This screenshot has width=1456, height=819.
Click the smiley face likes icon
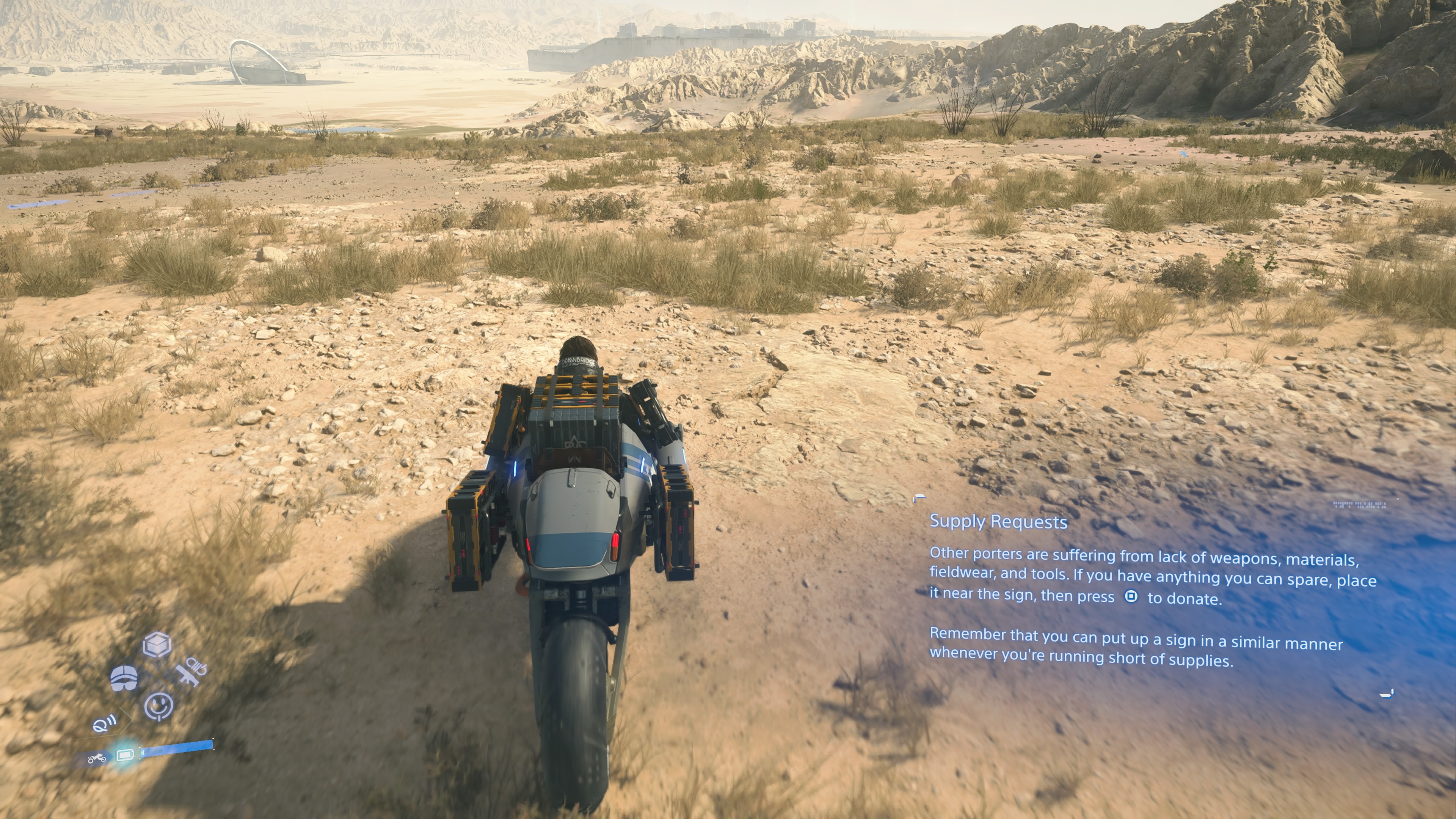[x=159, y=706]
